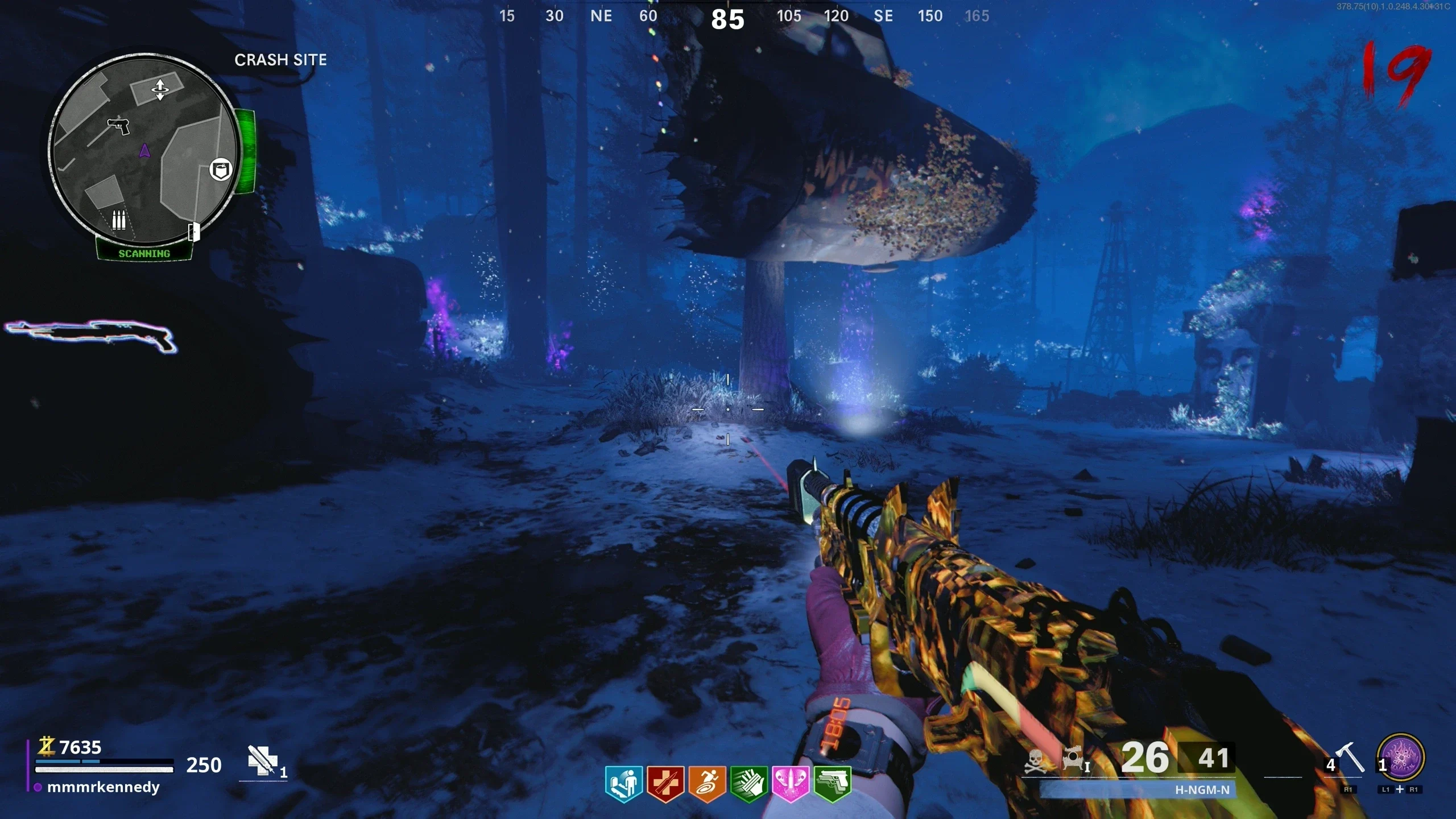Select the jump pad arrows marker on minimap
The width and height of the screenshot is (1456, 819).
[x=160, y=89]
